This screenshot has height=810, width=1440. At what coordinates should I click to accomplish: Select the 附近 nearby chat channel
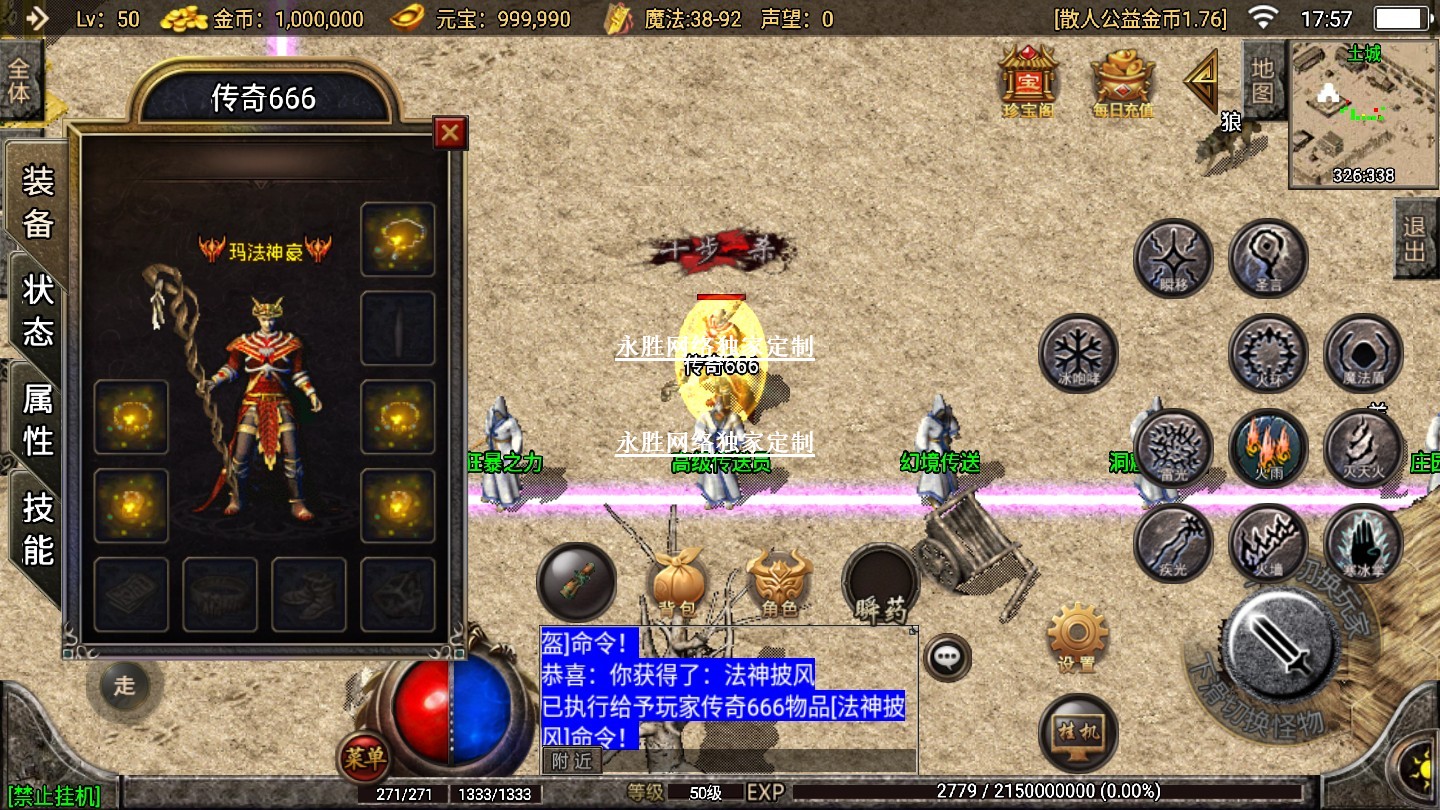pyautogui.click(x=572, y=761)
